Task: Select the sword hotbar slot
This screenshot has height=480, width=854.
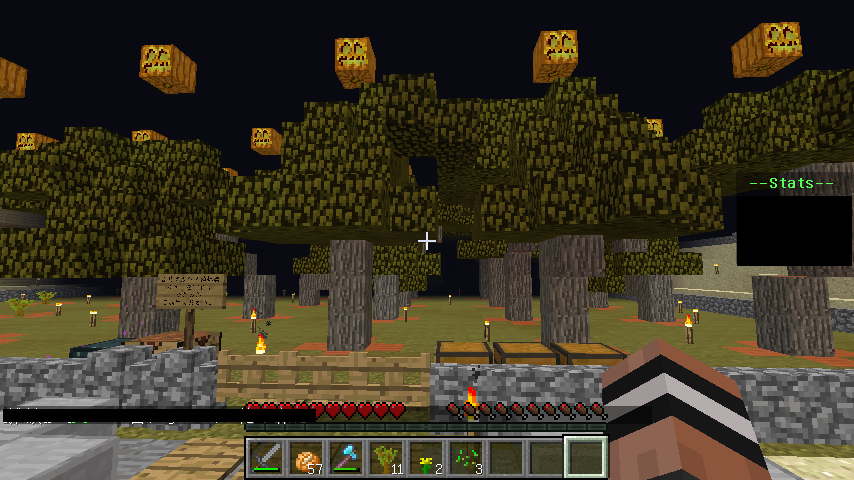Action: (266, 458)
